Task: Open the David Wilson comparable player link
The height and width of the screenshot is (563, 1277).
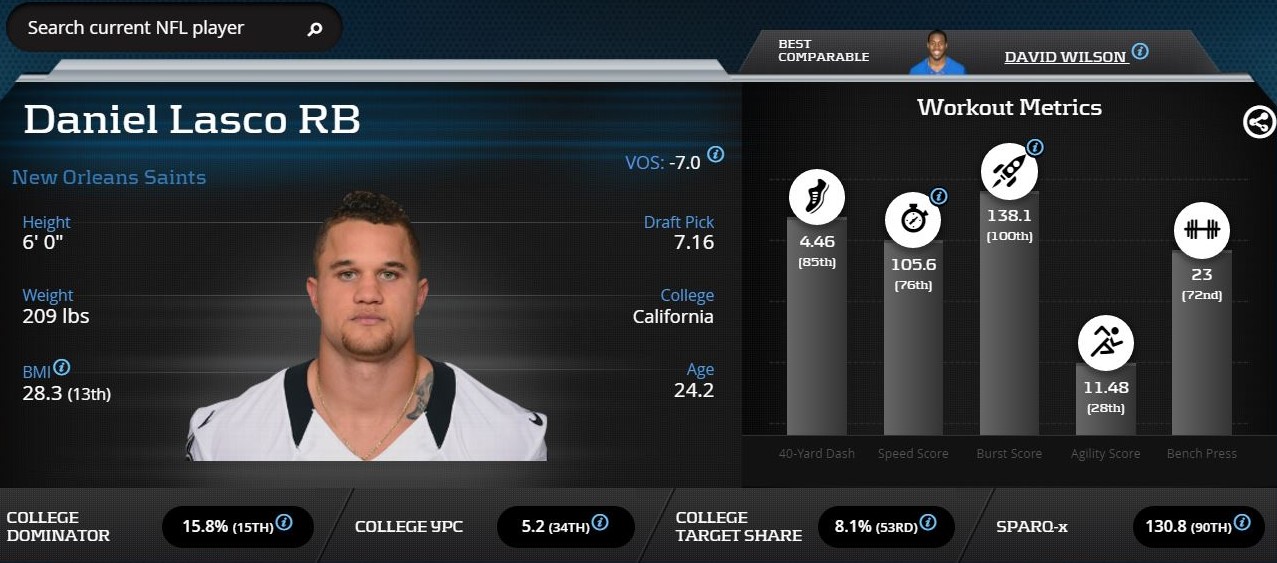Action: (1064, 57)
